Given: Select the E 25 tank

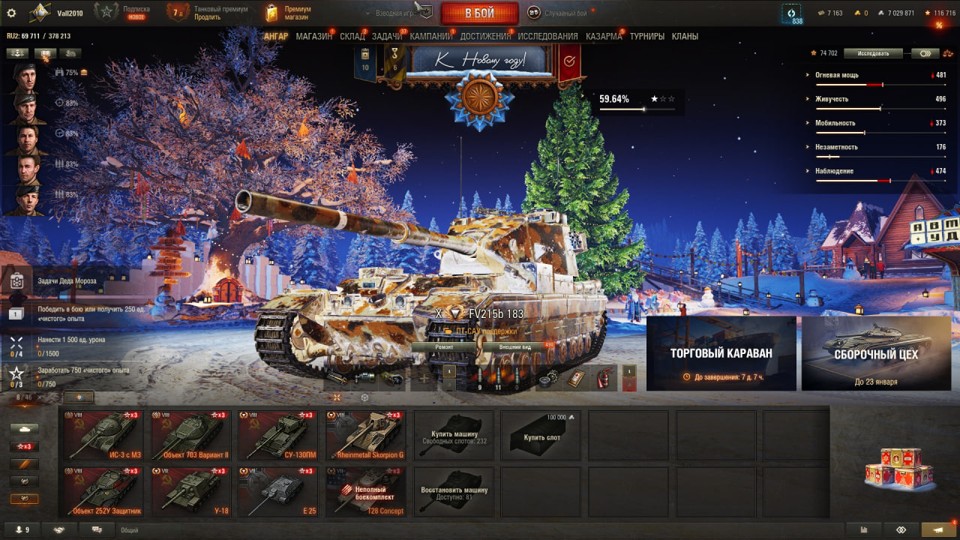Looking at the screenshot, I should click(x=278, y=492).
